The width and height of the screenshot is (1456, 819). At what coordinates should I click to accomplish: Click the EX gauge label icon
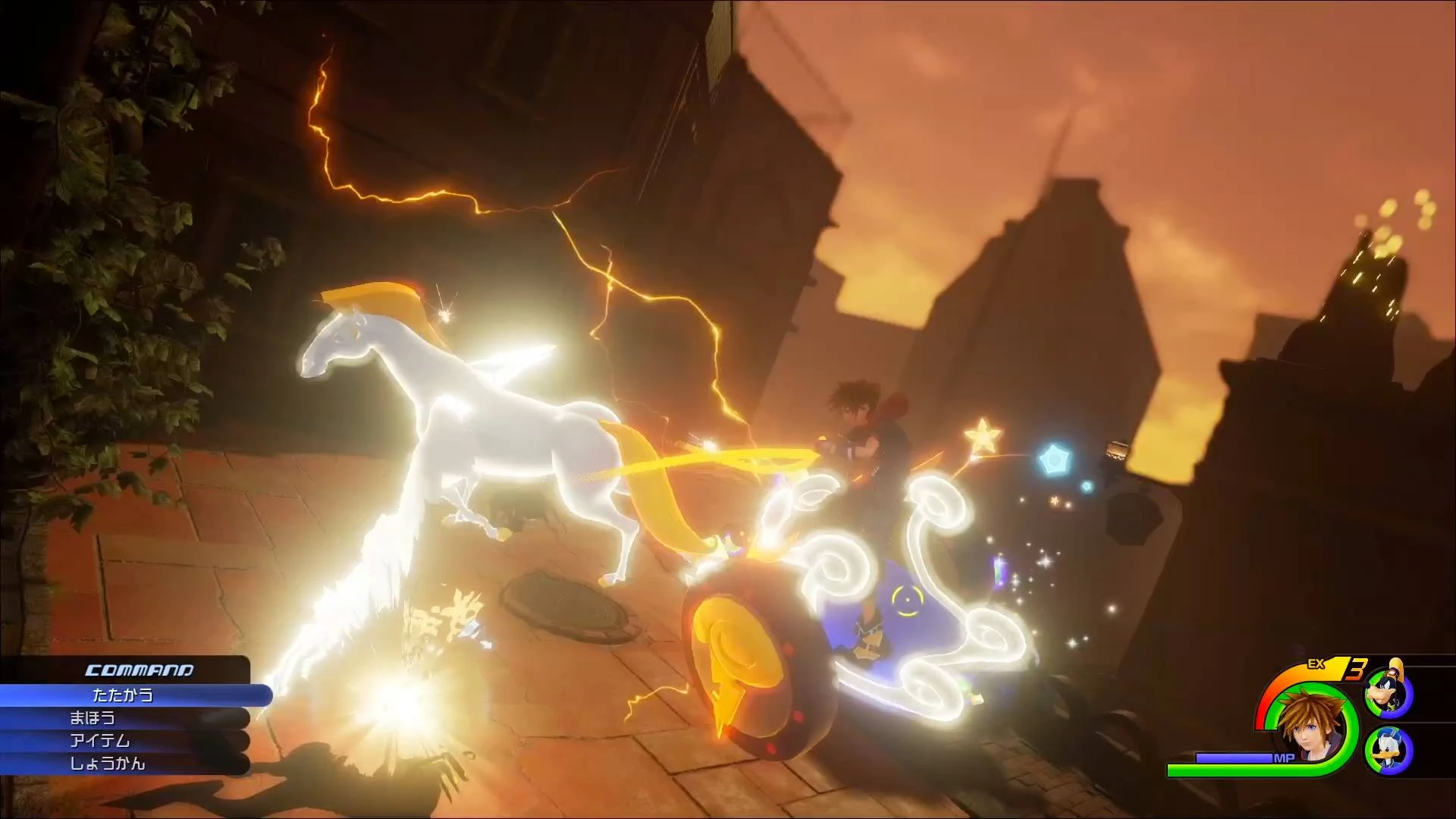tap(1316, 664)
